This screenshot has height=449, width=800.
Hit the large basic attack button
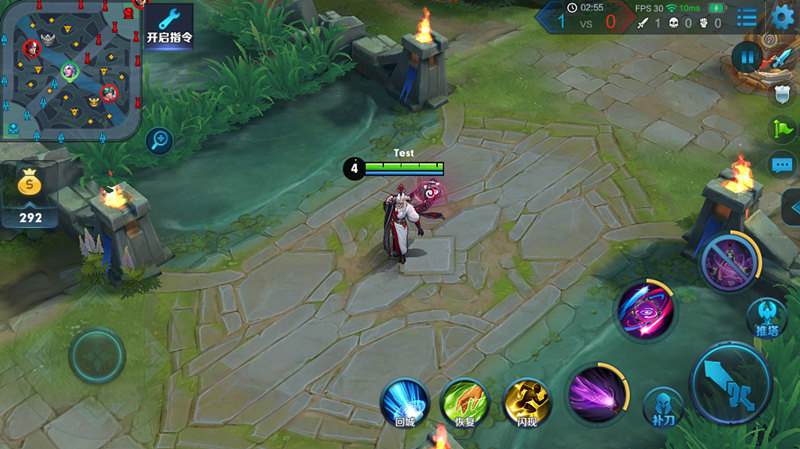731,383
